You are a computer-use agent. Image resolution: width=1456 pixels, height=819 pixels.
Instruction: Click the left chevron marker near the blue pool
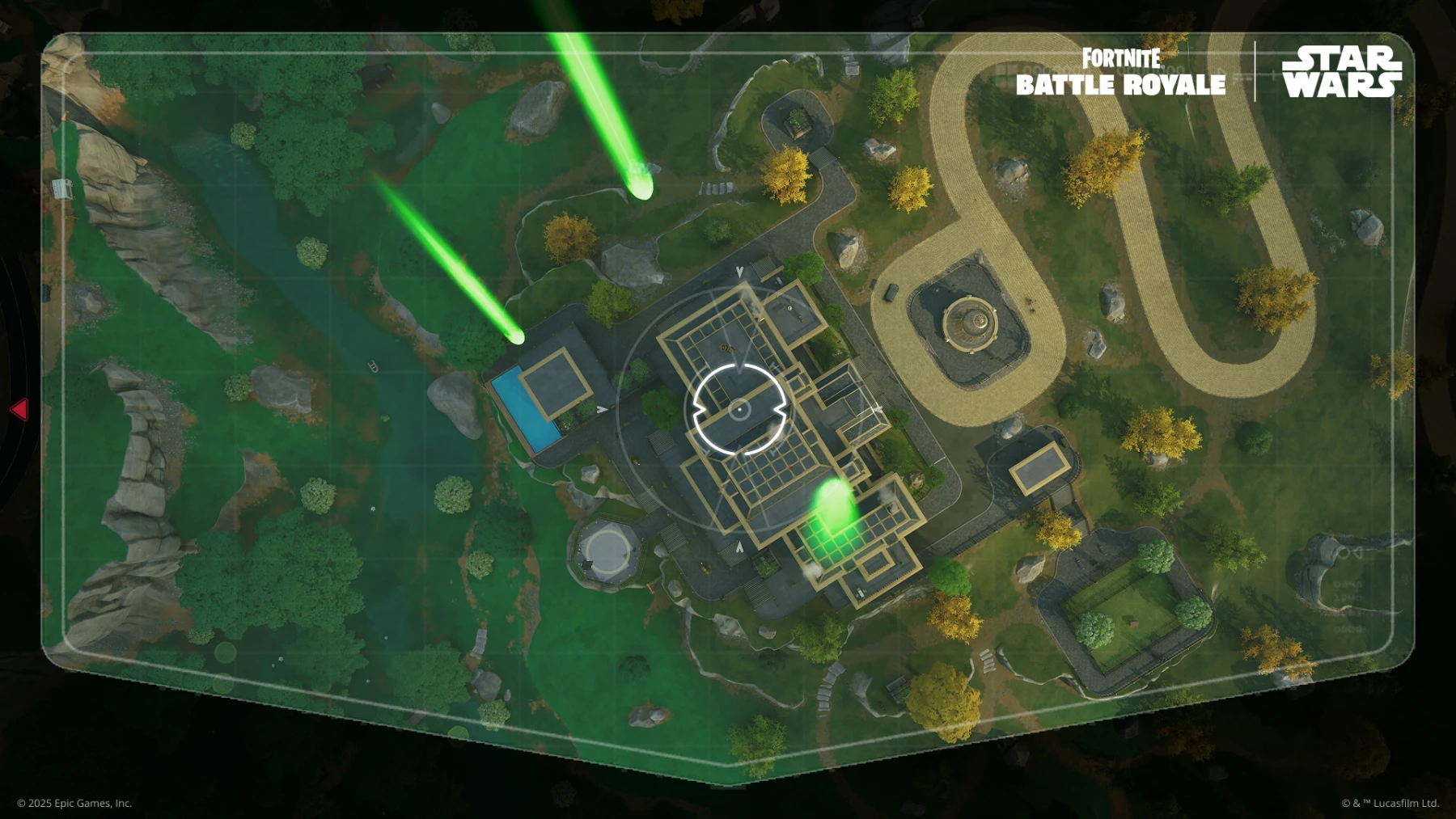(x=601, y=411)
